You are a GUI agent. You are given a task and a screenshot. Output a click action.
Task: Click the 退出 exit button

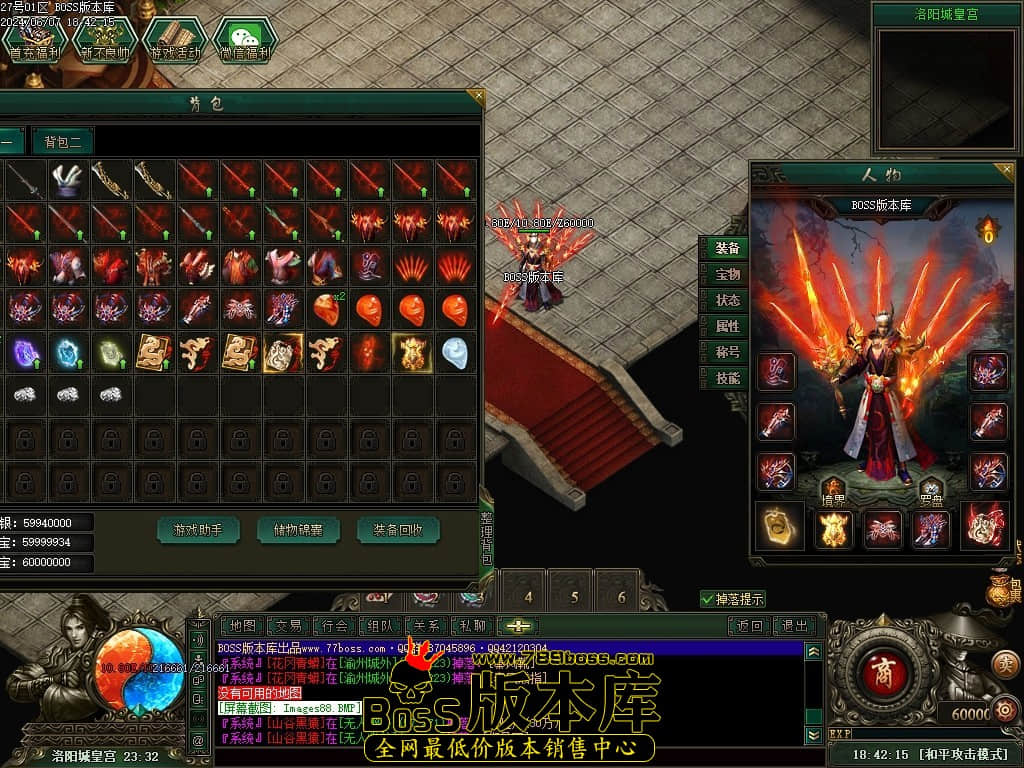[x=794, y=626]
